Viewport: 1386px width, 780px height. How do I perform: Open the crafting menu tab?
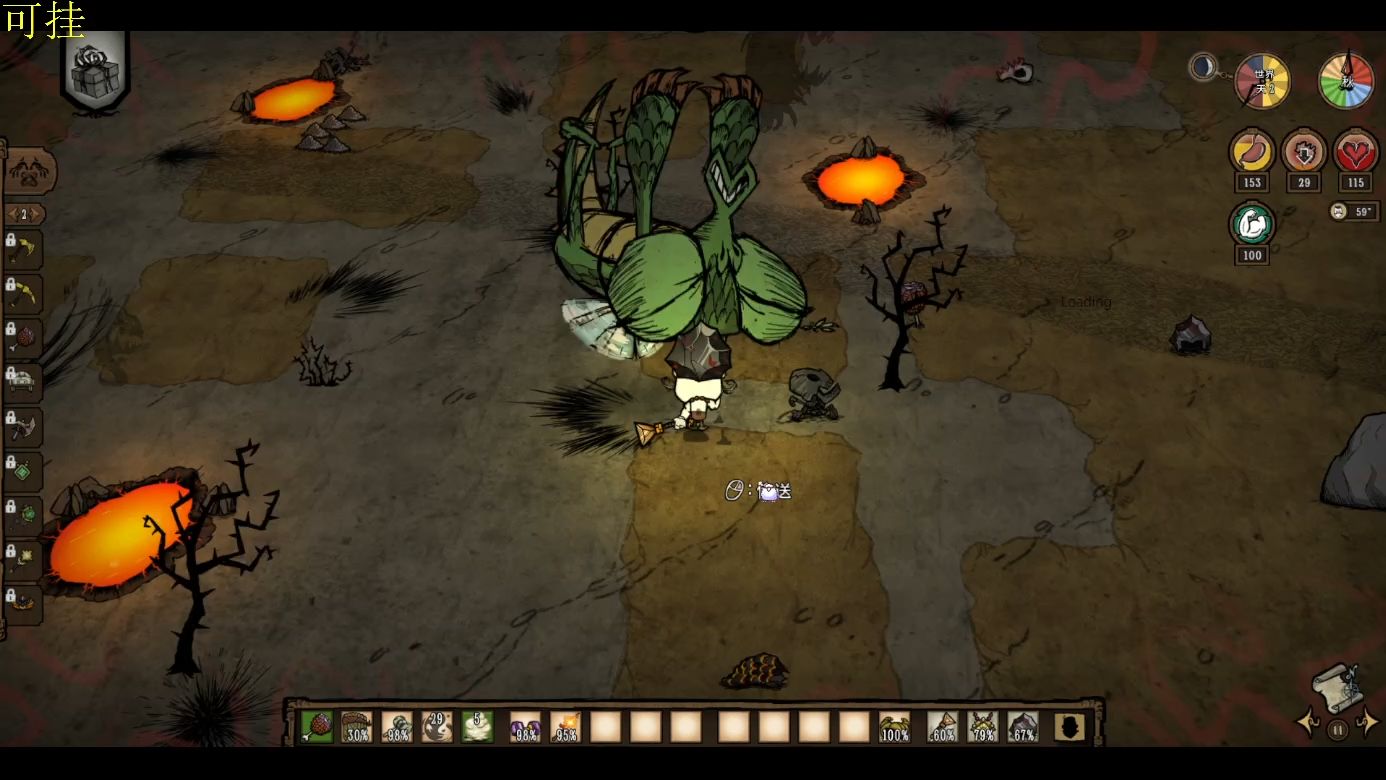pos(28,171)
